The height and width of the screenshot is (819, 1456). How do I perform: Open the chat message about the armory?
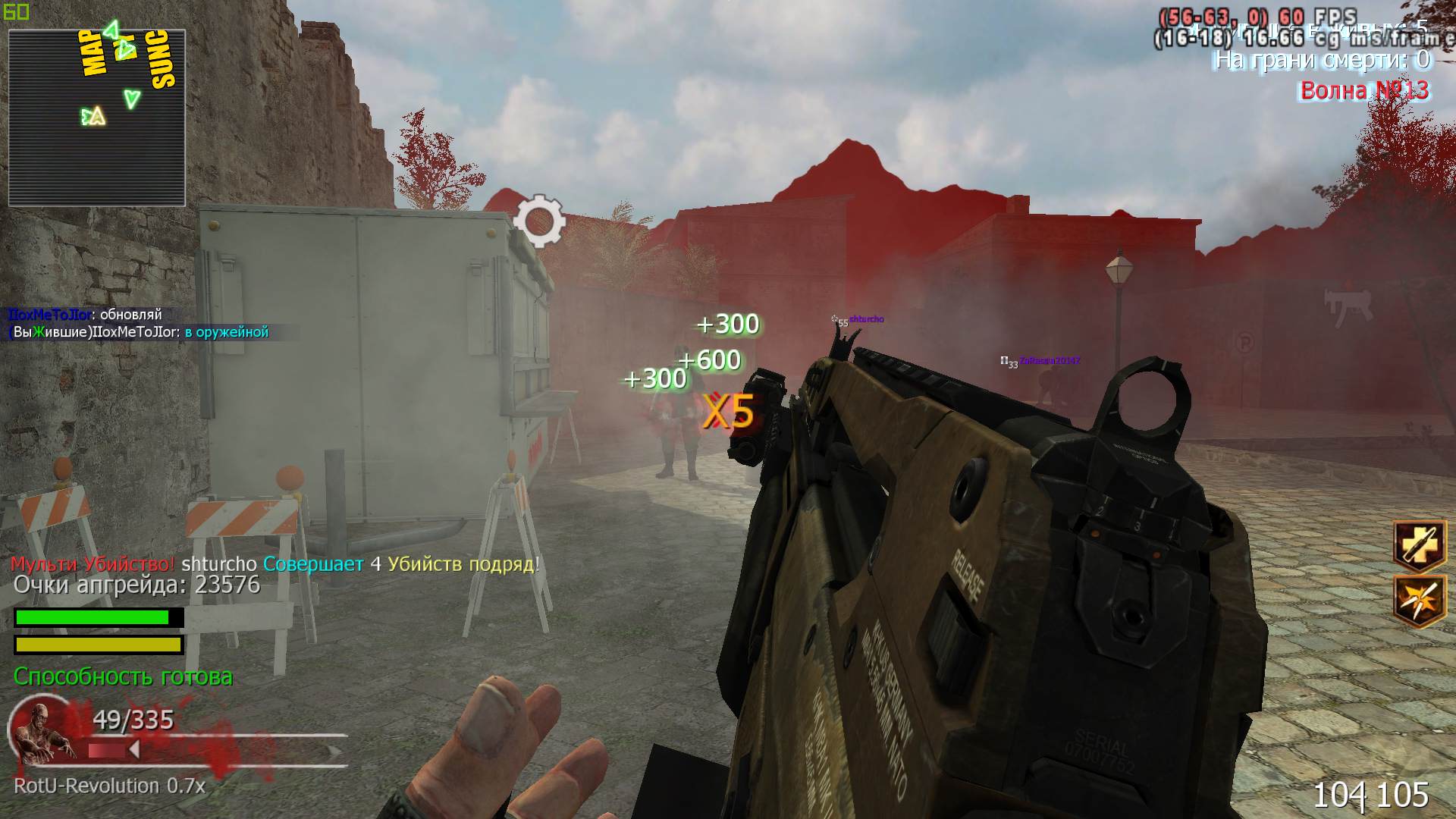click(x=139, y=332)
